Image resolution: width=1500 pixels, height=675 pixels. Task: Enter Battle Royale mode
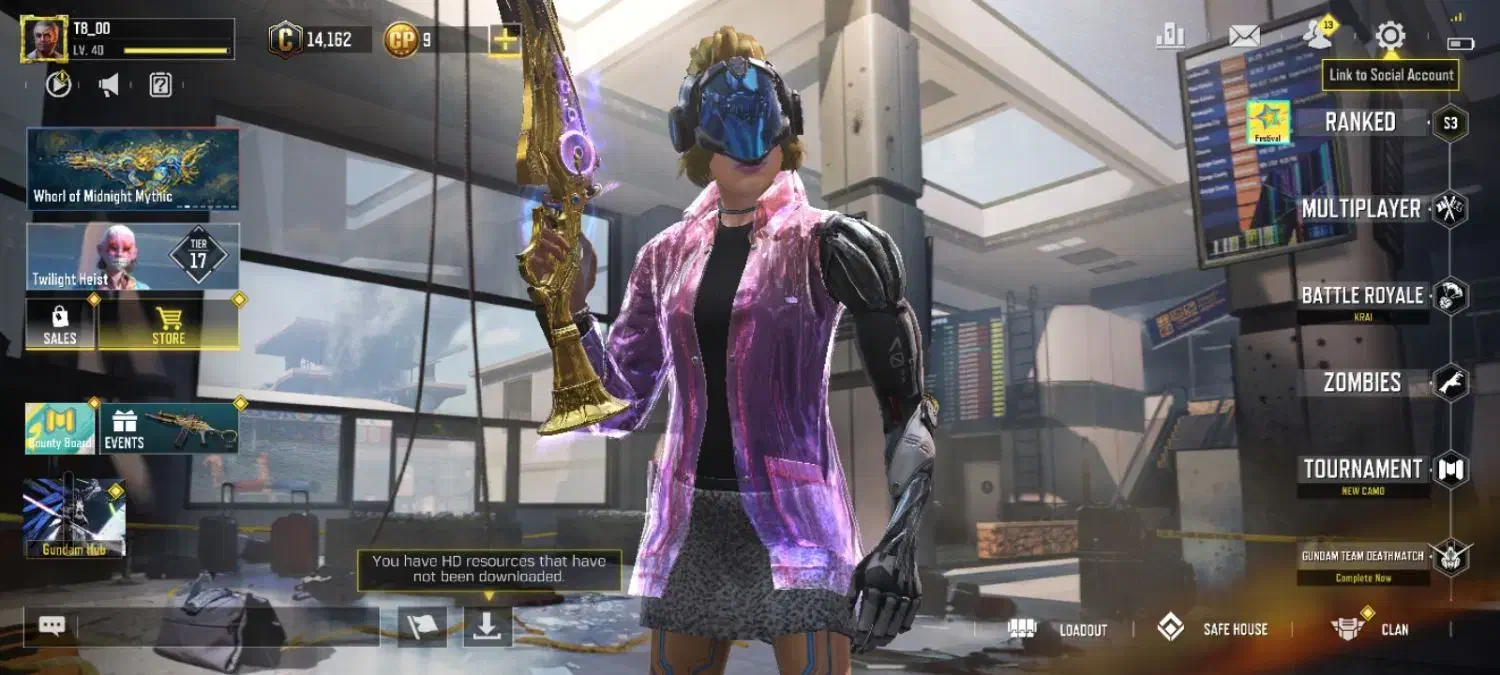click(x=1362, y=296)
